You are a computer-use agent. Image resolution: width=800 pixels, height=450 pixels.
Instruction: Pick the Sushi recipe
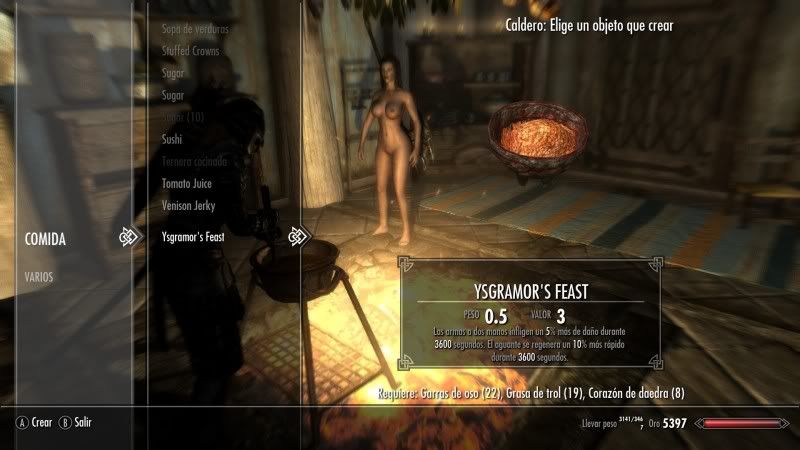[x=172, y=139]
